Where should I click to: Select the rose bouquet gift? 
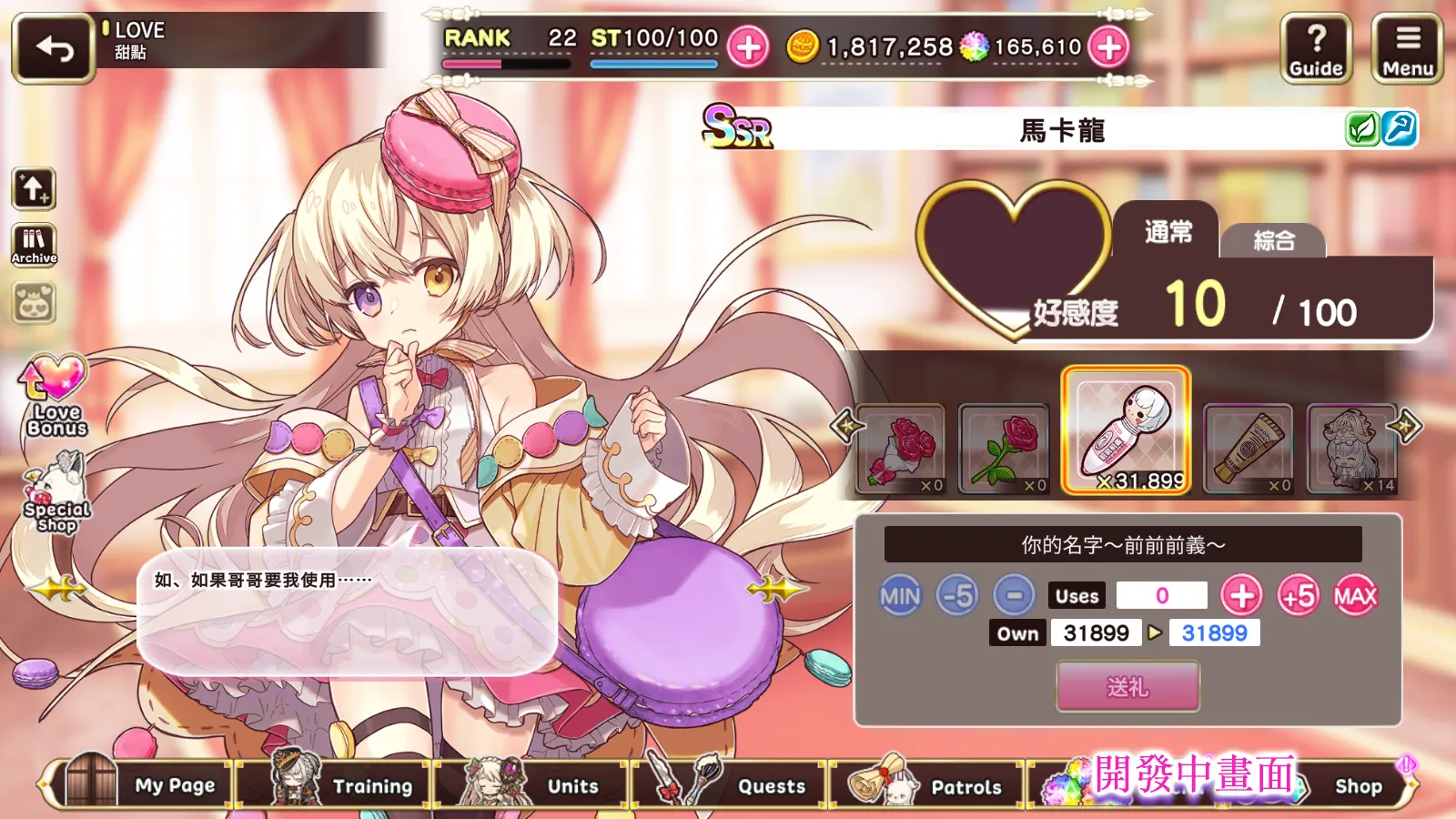click(901, 450)
